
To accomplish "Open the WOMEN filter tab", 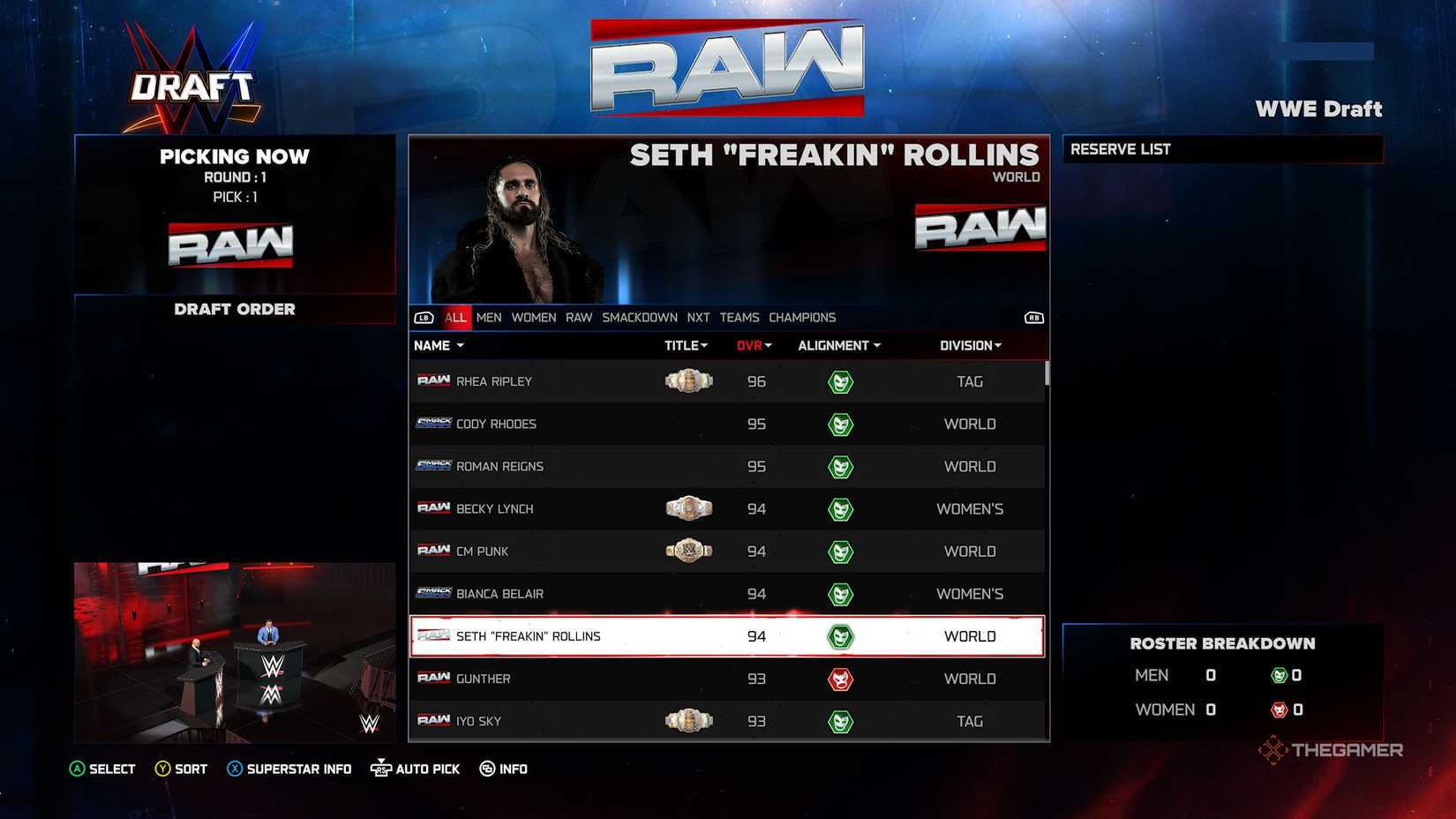I will pyautogui.click(x=533, y=317).
